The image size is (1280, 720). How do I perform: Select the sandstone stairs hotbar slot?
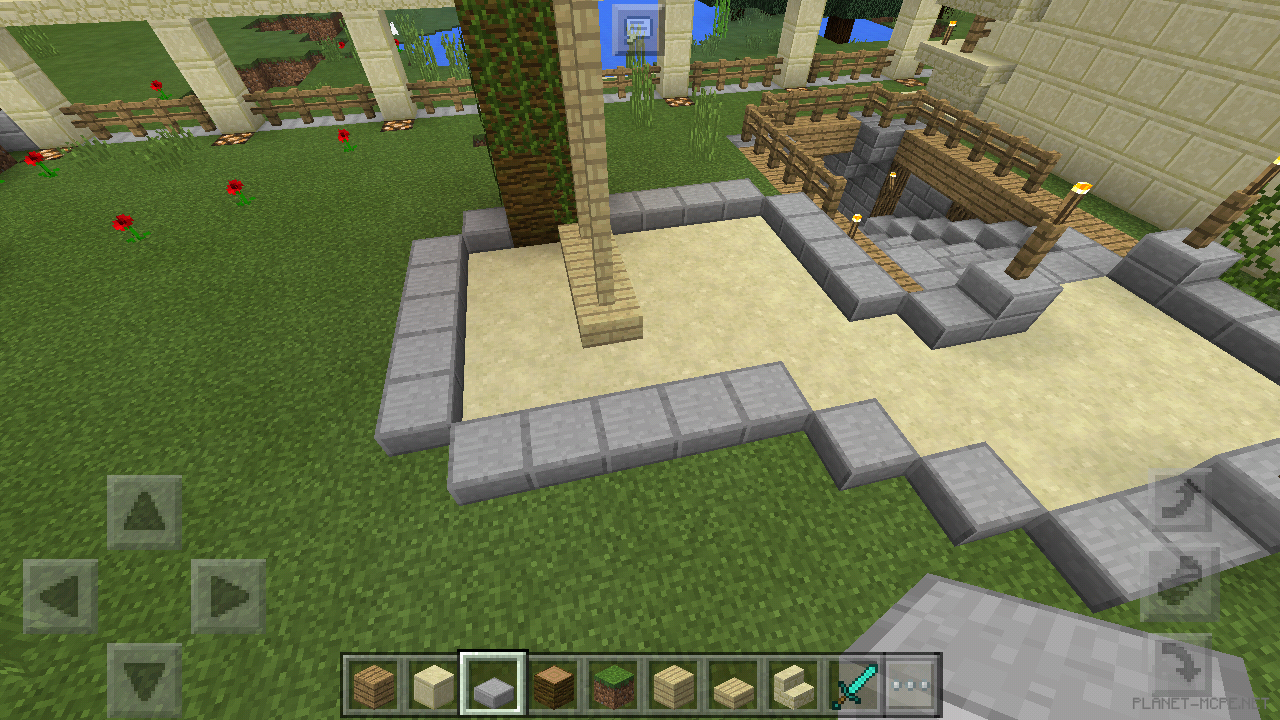[790, 685]
